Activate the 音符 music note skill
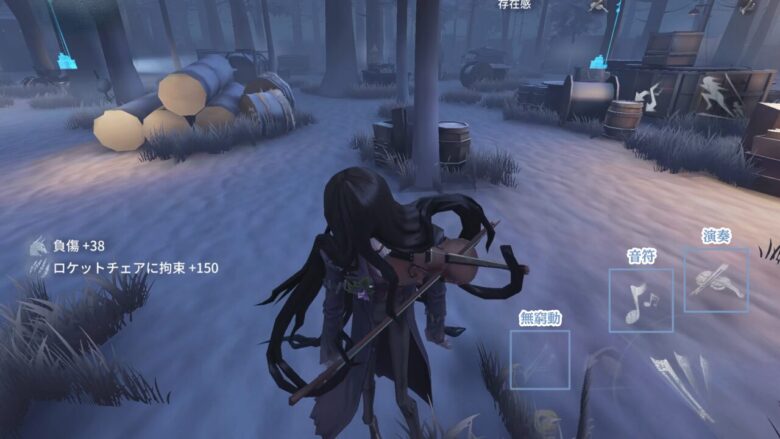The image size is (780, 439). [x=640, y=300]
